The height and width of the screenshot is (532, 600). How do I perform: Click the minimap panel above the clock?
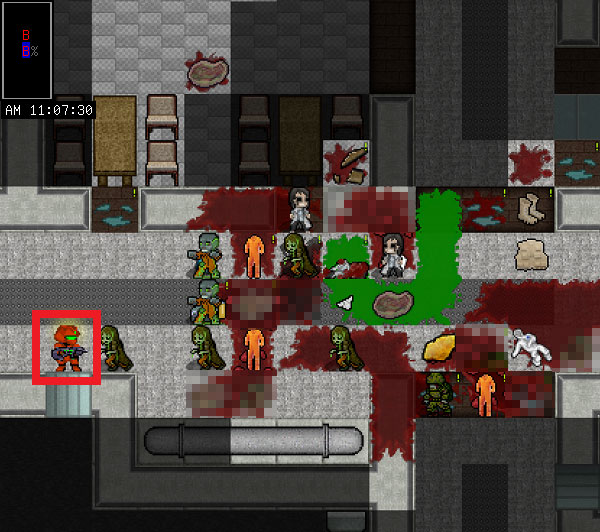(27, 50)
